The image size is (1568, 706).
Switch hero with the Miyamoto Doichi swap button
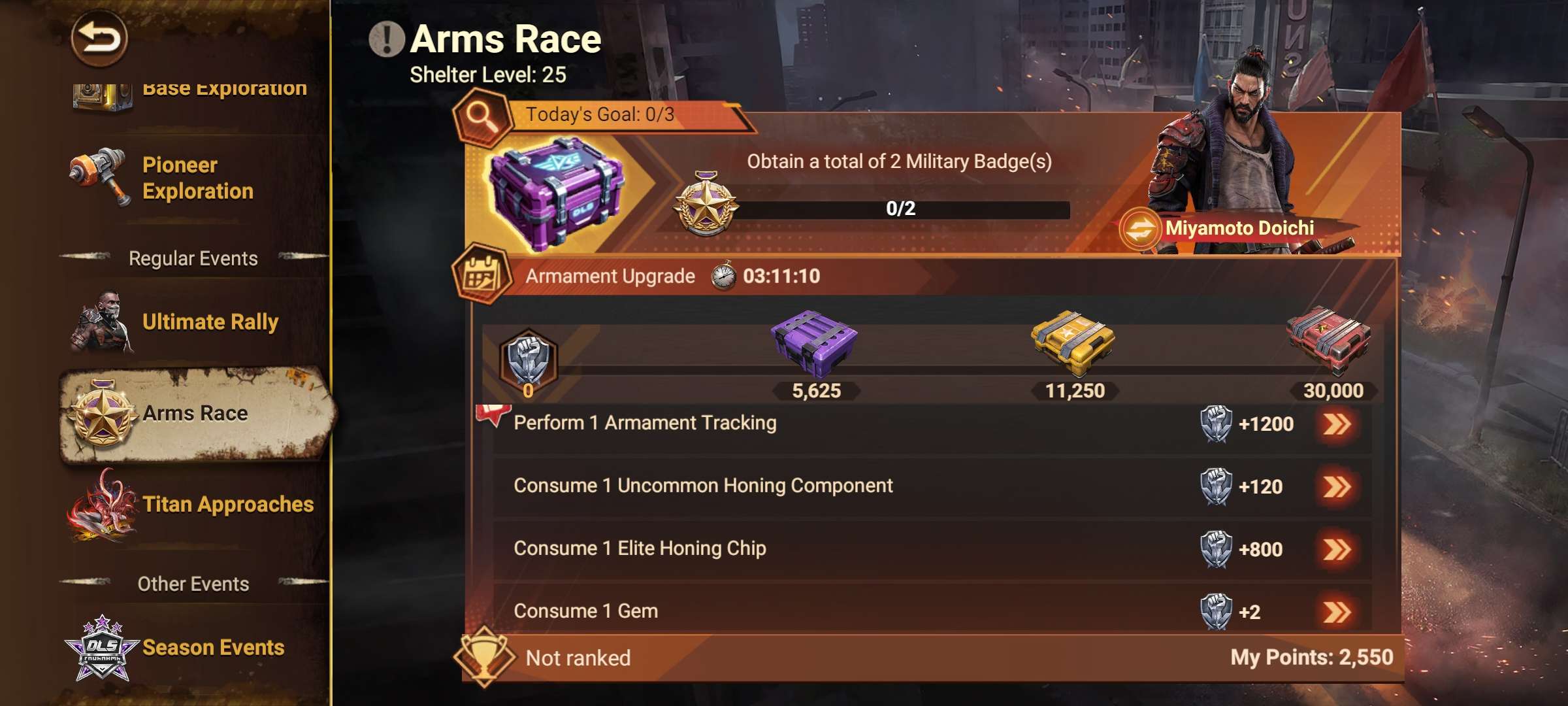[1140, 229]
